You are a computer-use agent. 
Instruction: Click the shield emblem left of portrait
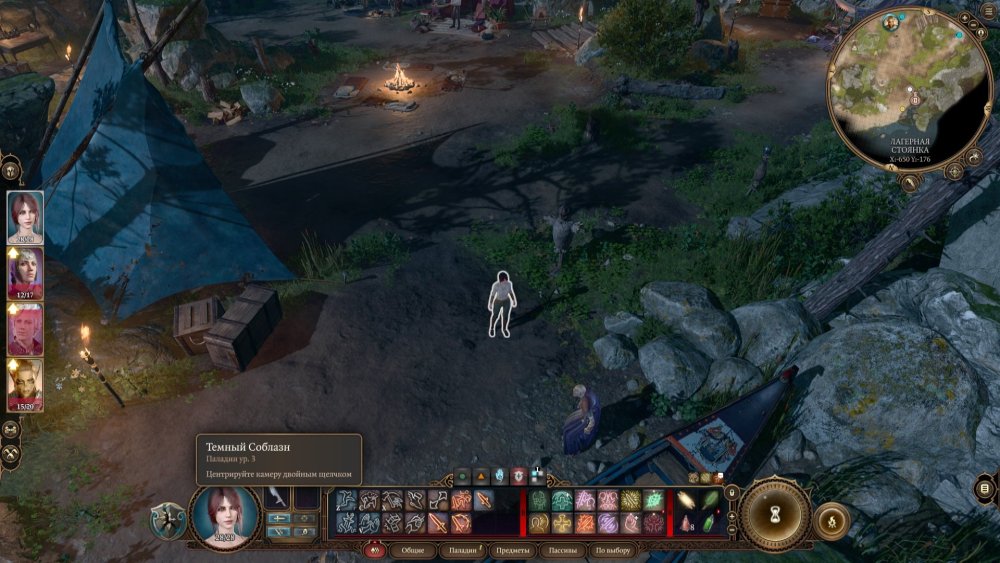(166, 519)
